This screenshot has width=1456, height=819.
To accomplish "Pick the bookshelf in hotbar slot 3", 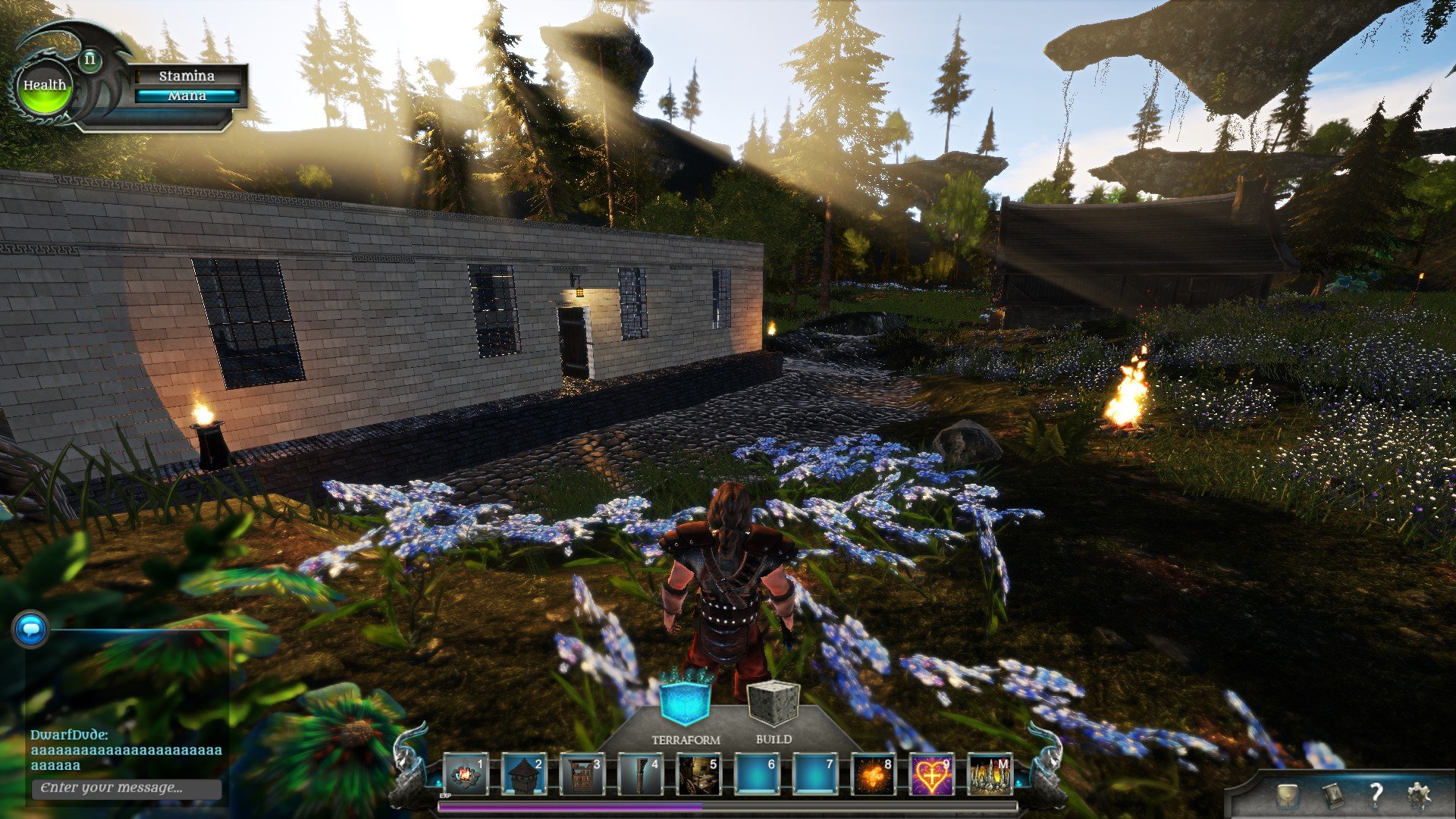I will [x=582, y=775].
